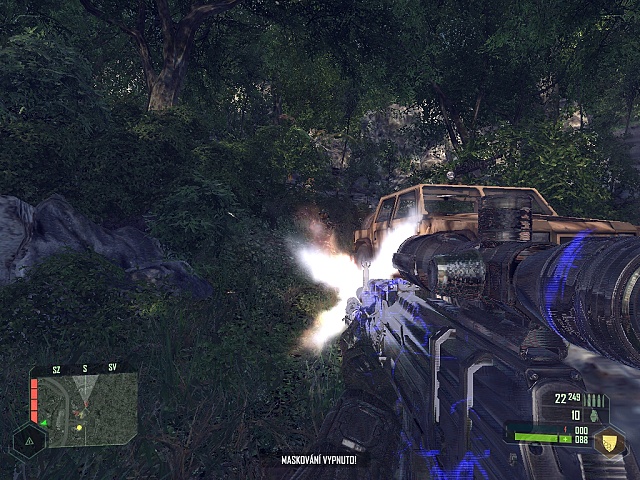Select the warning triangle hexagon icon
Viewport: 640px width, 480px height.
tap(29, 439)
